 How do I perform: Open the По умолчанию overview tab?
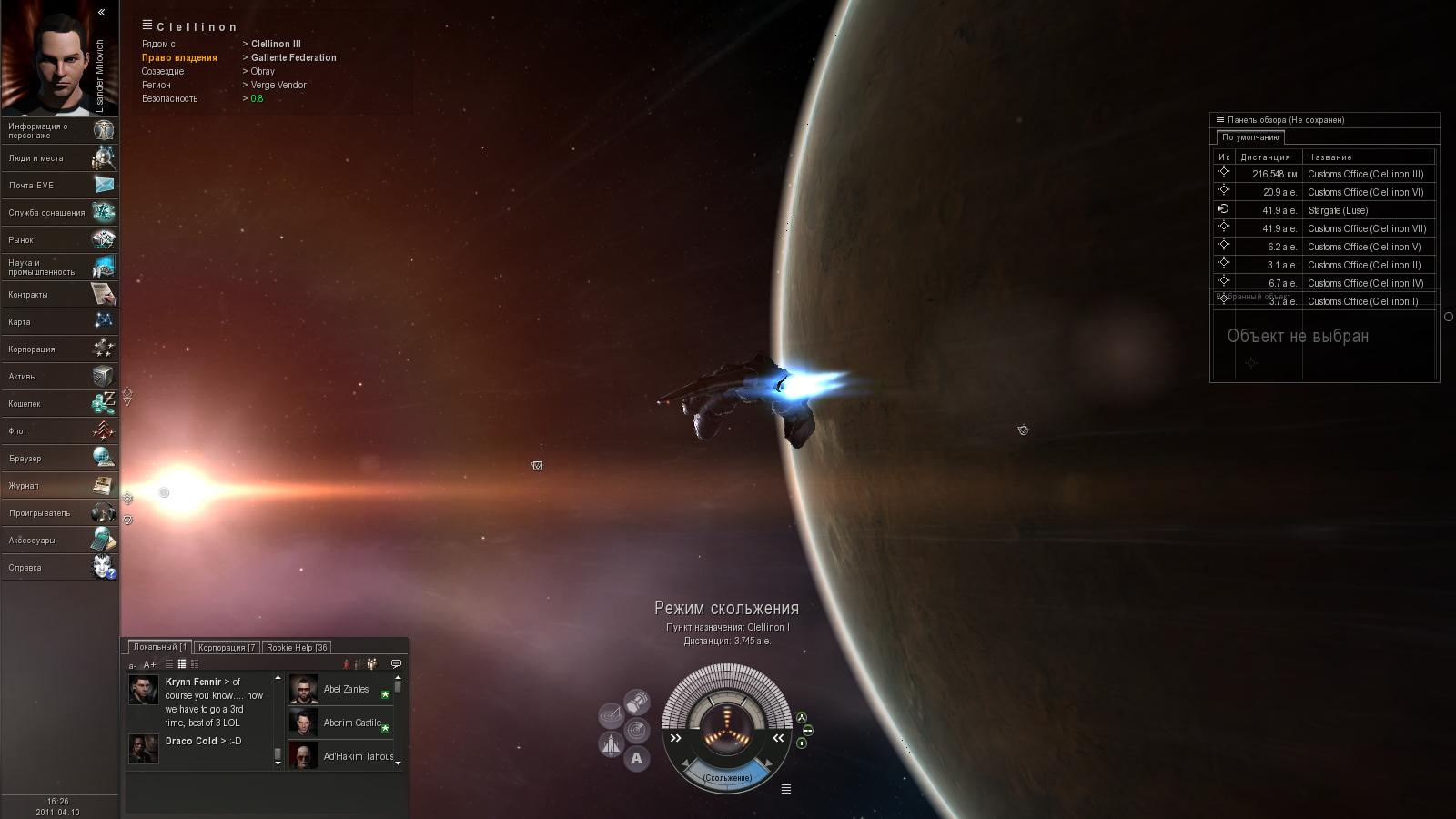[1250, 137]
